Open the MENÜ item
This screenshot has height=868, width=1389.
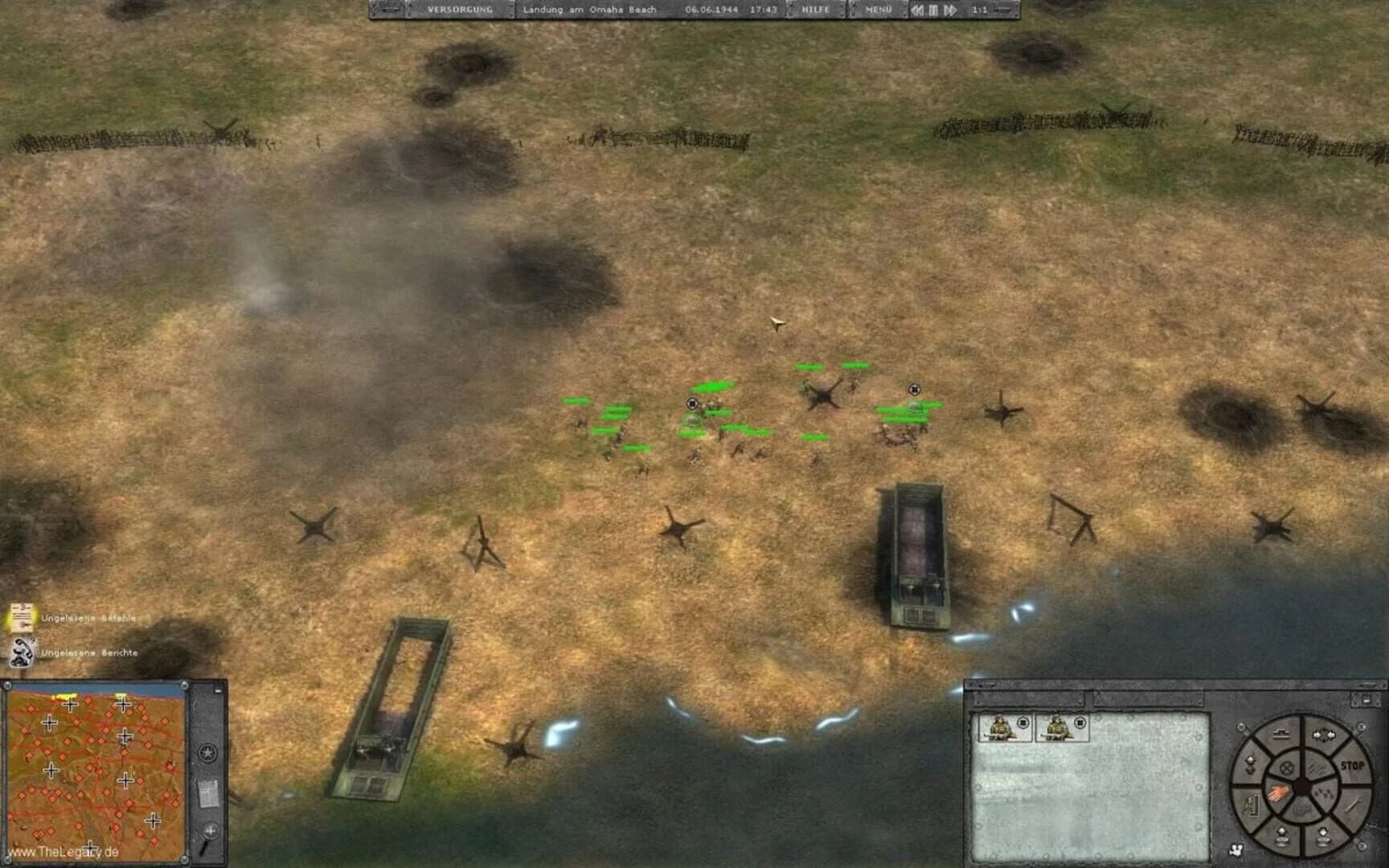878,10
